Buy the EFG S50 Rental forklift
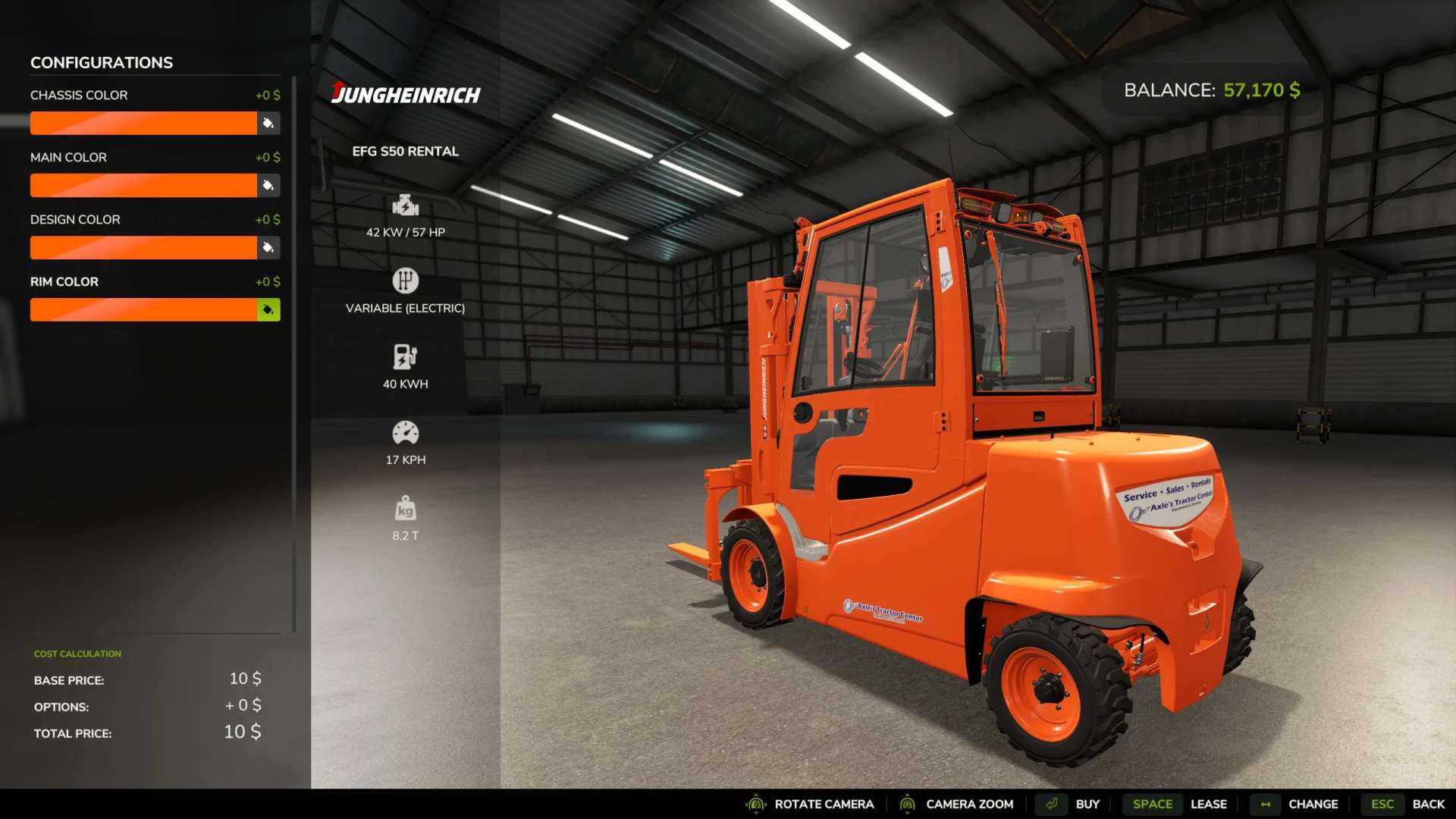The image size is (1456, 819). [x=1086, y=804]
